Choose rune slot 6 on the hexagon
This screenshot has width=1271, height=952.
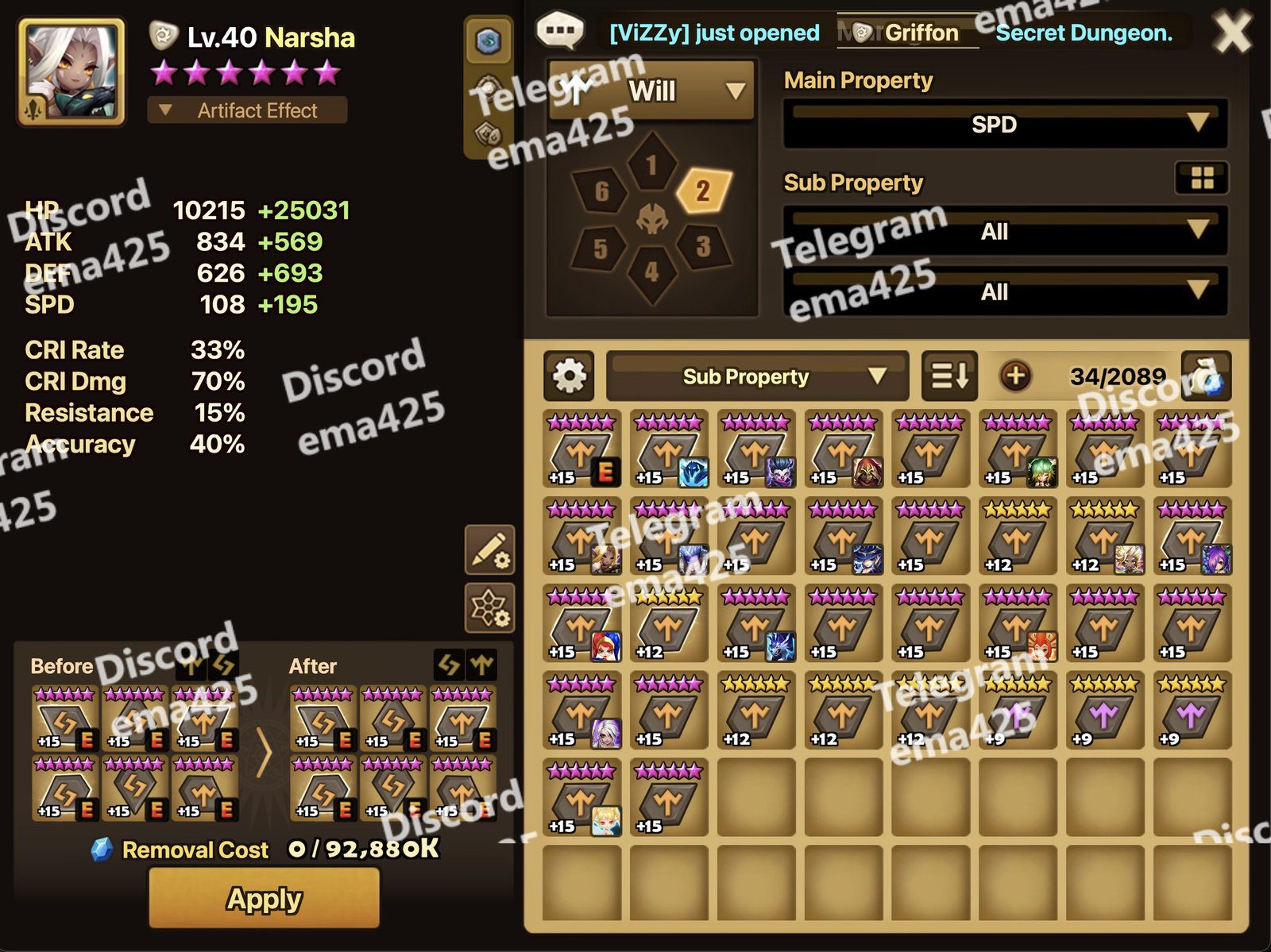[601, 191]
